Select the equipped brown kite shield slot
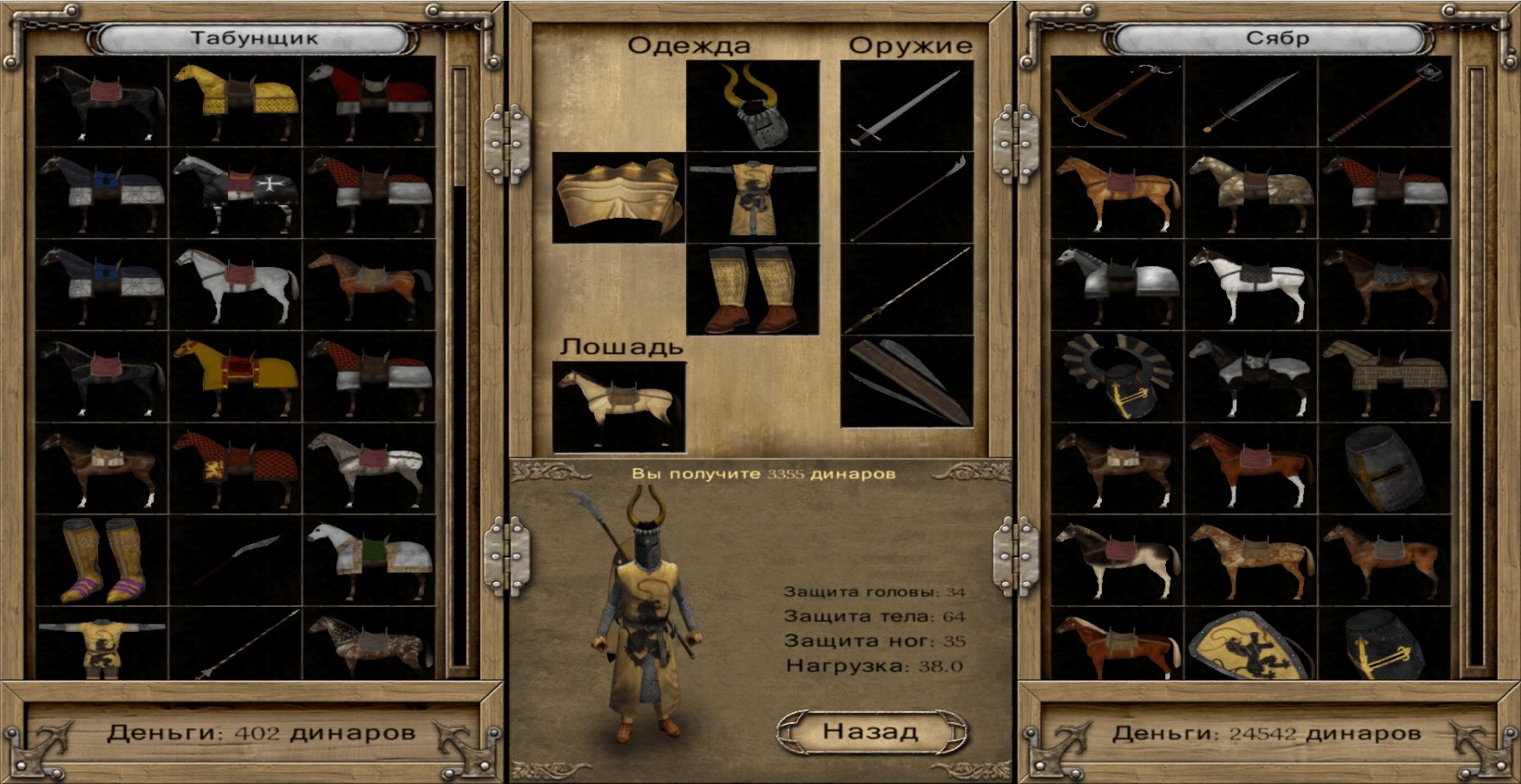Viewport: 1521px width, 784px height. 907,382
